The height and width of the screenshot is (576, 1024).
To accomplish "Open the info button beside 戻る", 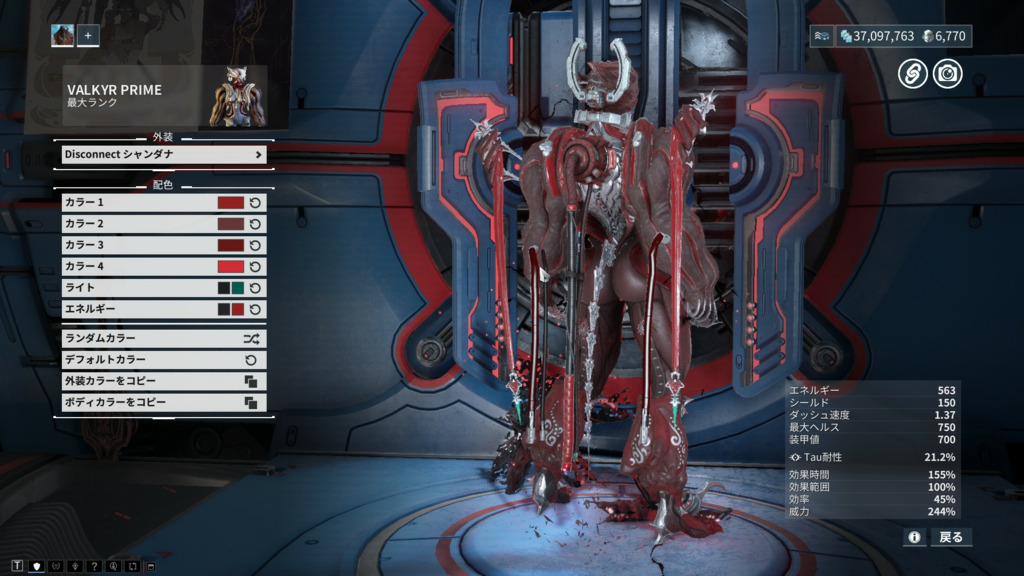I will pos(914,537).
